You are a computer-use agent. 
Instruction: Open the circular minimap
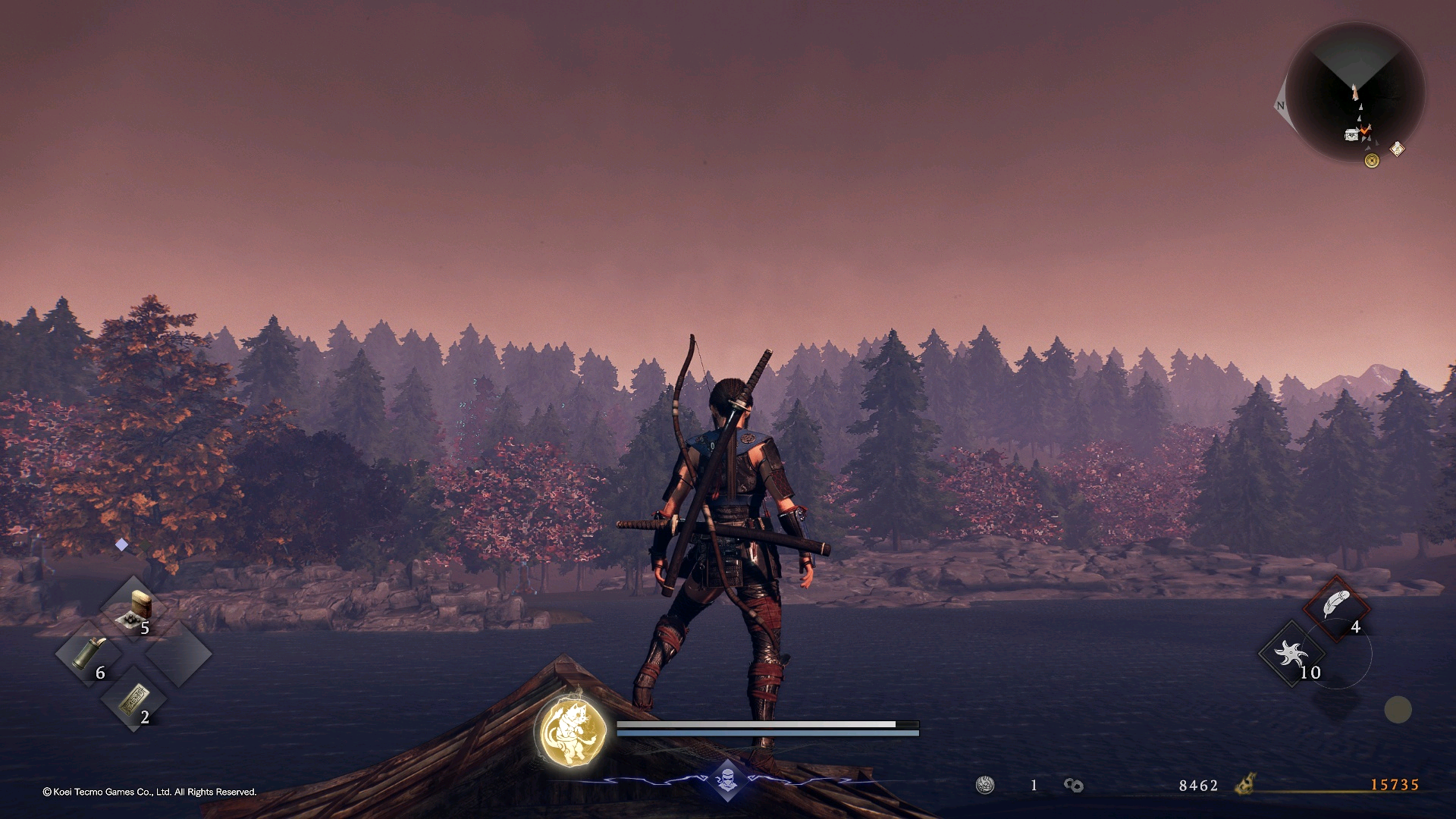(1355, 93)
